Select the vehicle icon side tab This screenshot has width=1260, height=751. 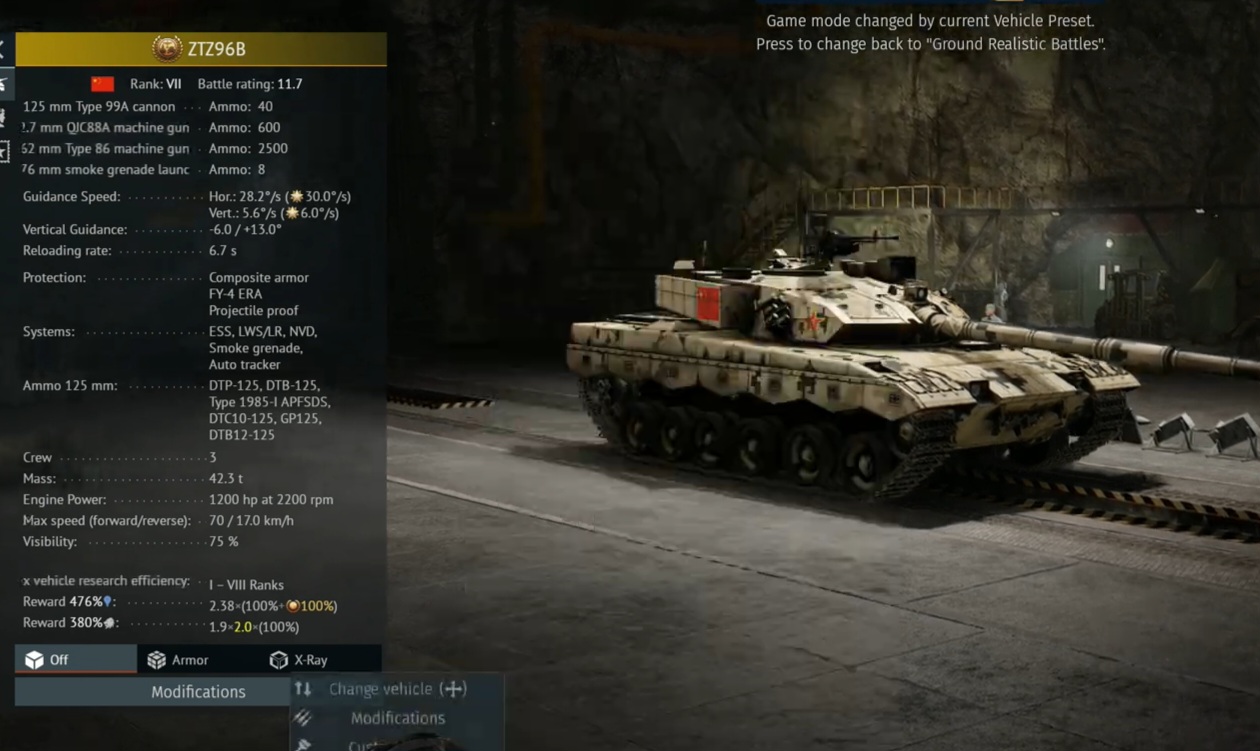(x=4, y=84)
